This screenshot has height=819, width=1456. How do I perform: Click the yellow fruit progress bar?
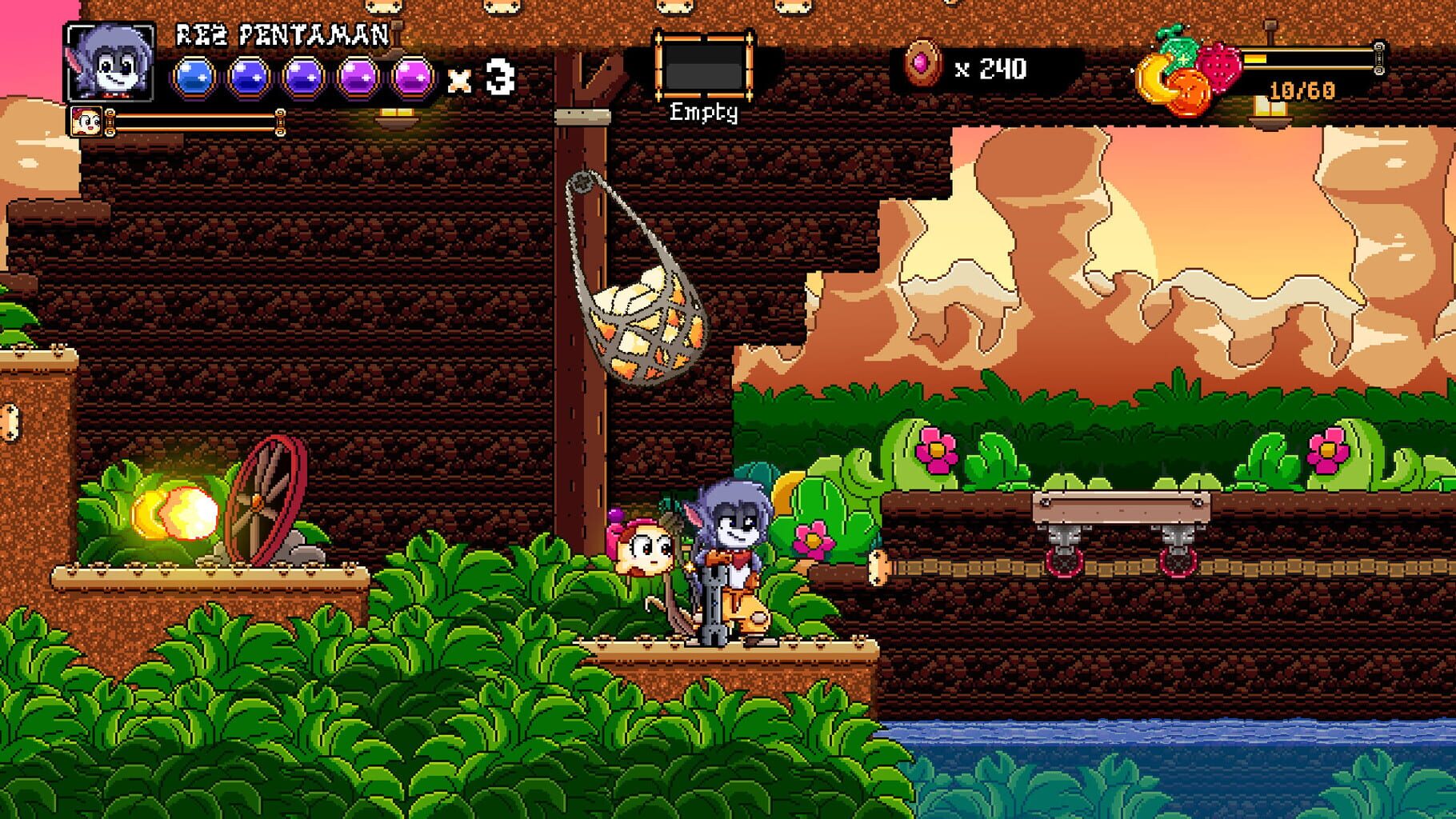coord(1308,60)
